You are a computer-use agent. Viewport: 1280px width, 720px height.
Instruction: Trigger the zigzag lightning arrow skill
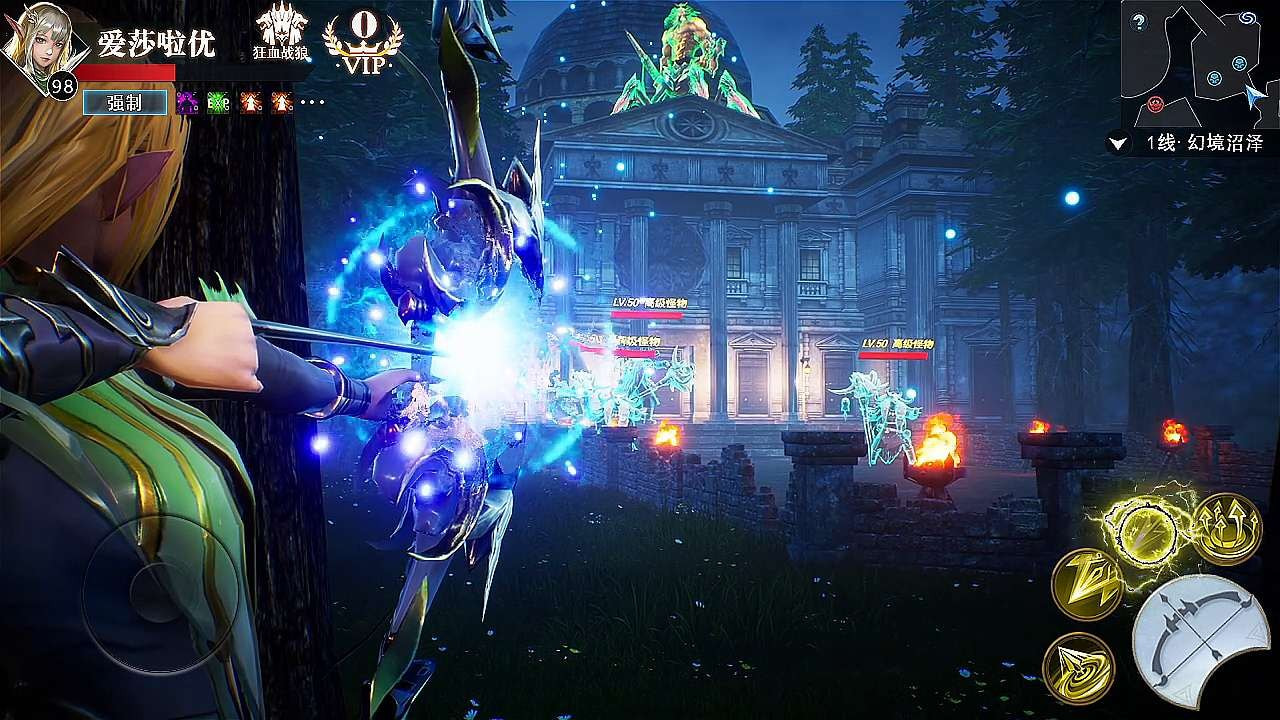click(x=1086, y=584)
